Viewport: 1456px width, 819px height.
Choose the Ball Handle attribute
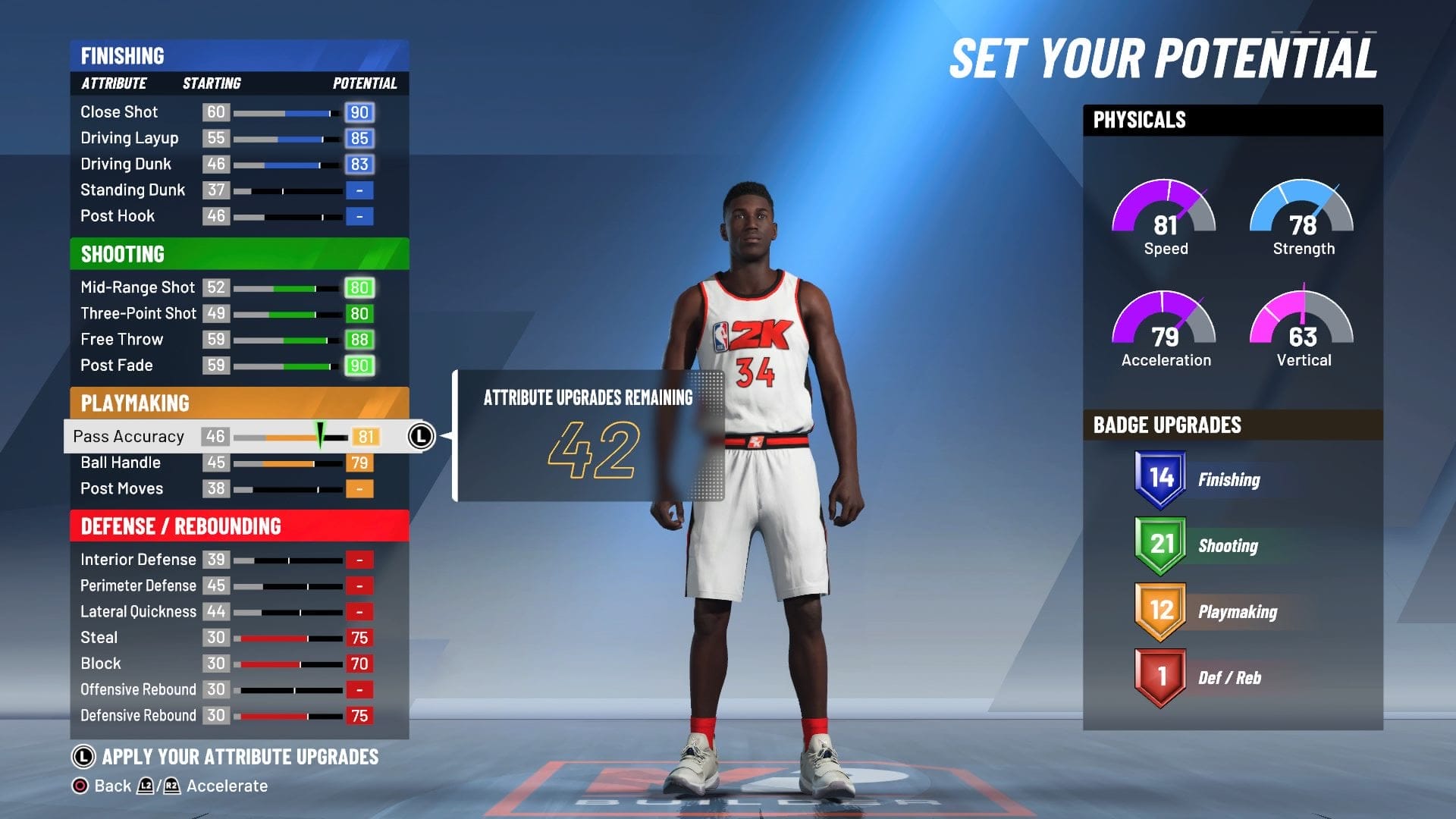[227, 463]
